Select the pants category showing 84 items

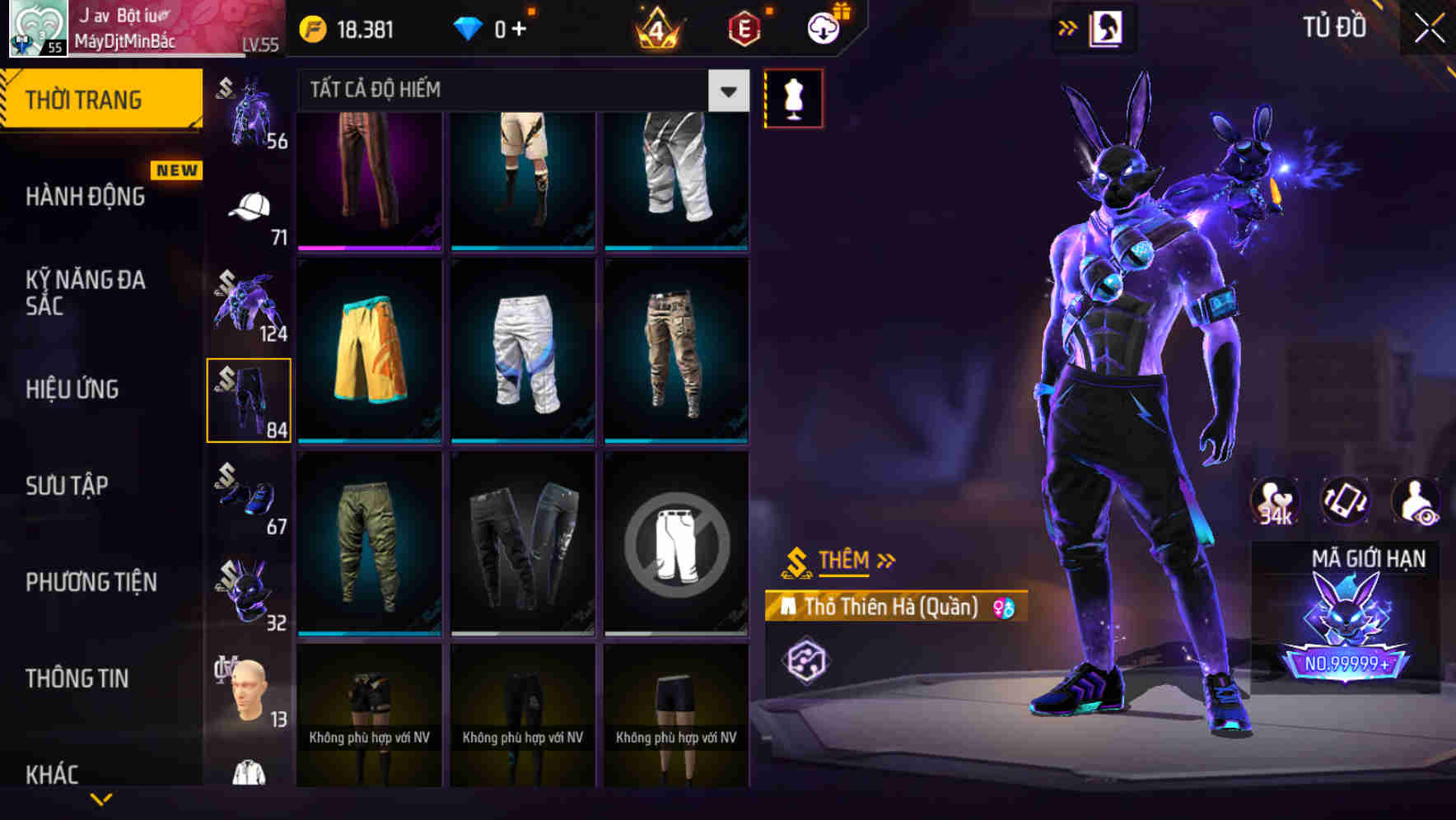click(249, 399)
